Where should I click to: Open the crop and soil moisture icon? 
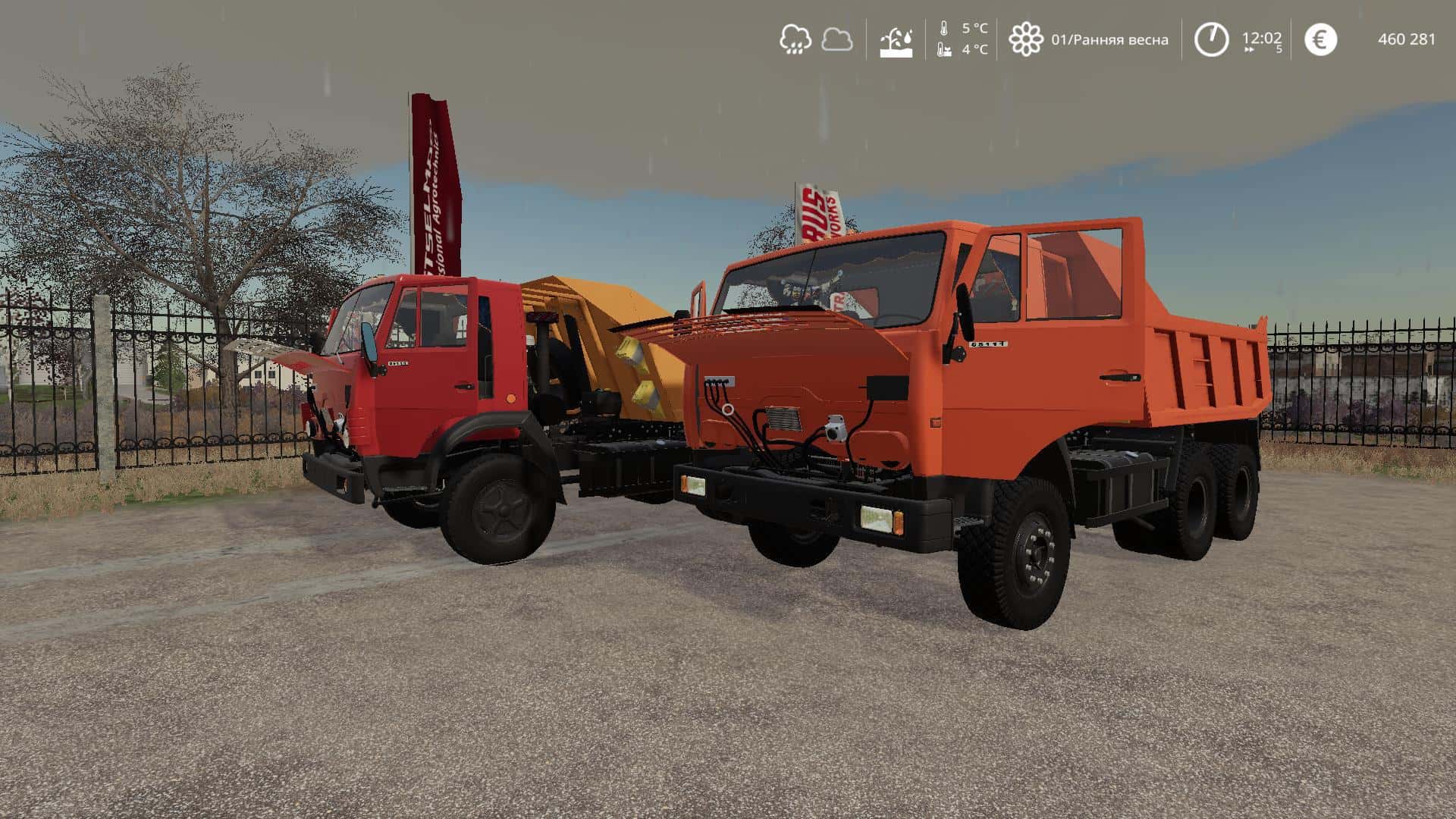pos(896,40)
